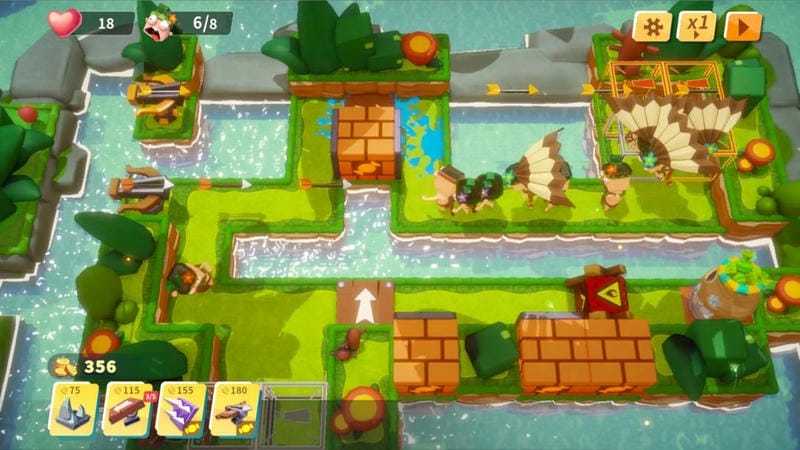
Task: Select the 180-gold crossbow tower card
Action: click(x=235, y=410)
